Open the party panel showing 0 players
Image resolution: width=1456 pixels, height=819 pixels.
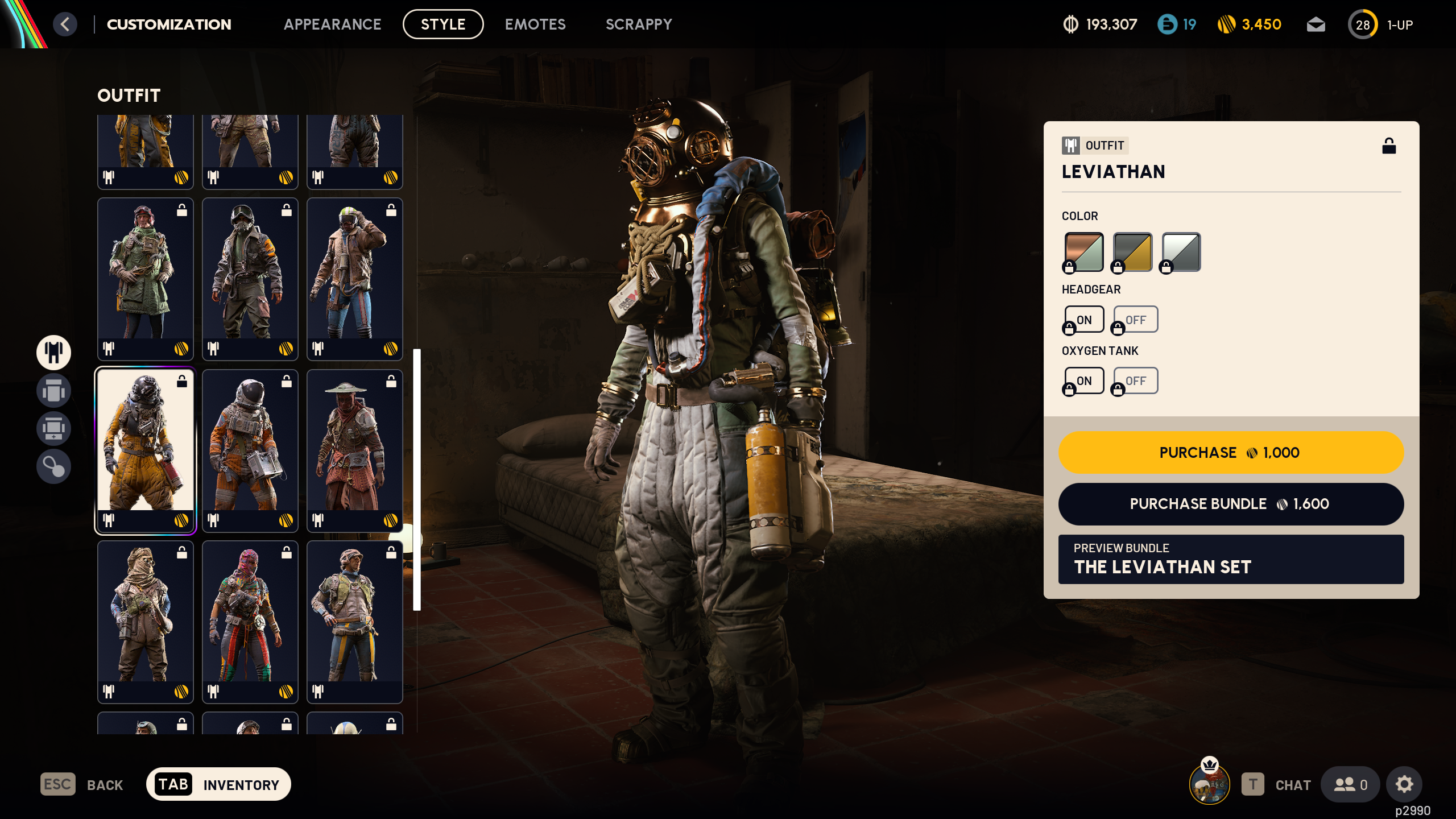(x=1350, y=784)
